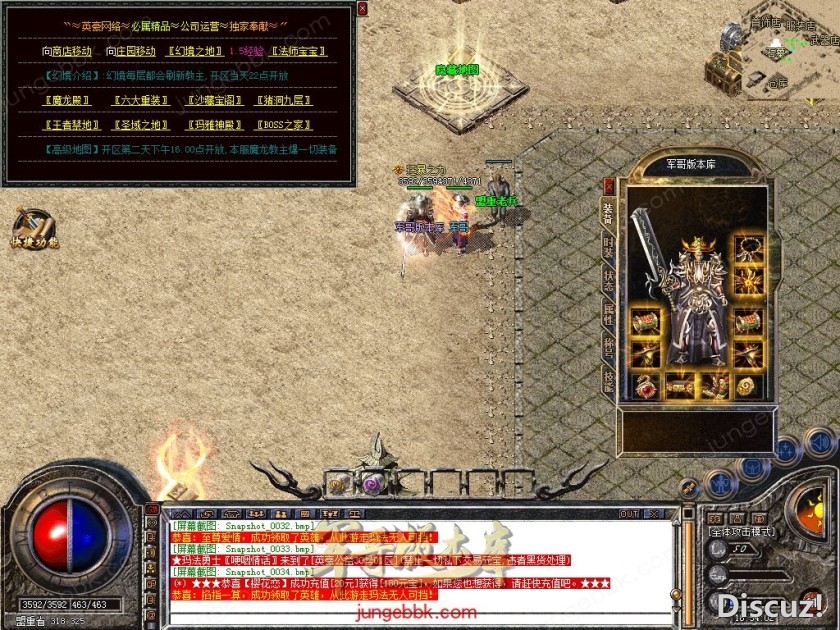This screenshot has height=630, width=840.
Task: Select the 向商店移动 teleport link
Action: pos(67,51)
